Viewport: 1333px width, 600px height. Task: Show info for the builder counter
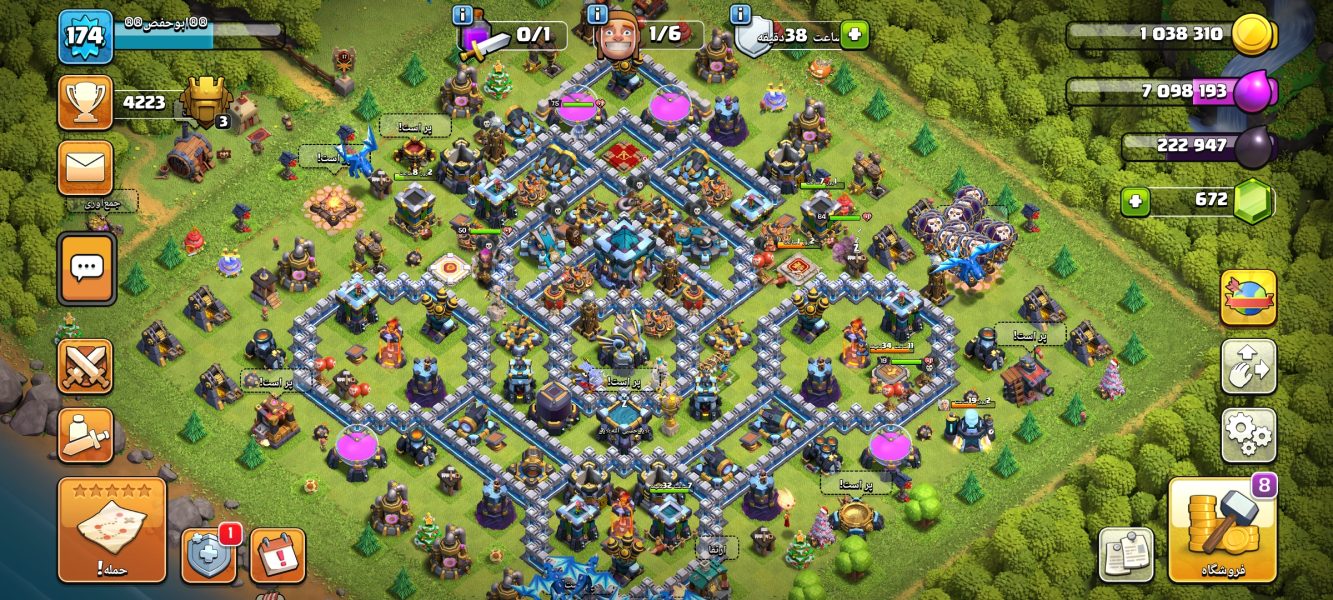click(597, 15)
